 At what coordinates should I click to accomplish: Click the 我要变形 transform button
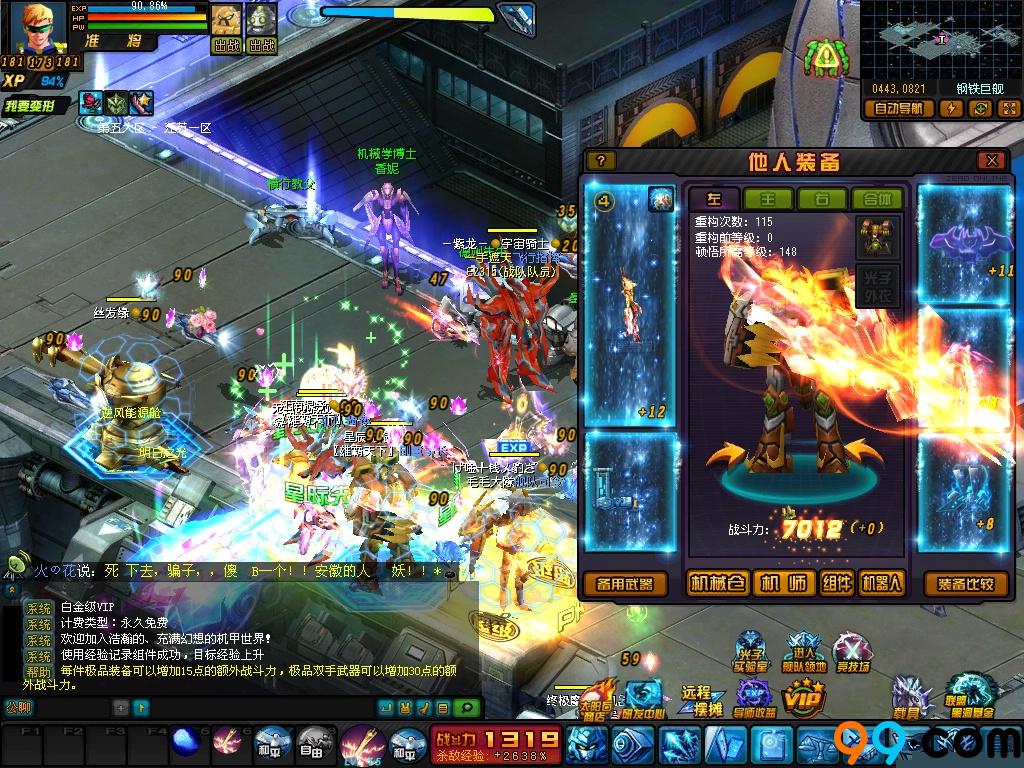[36, 105]
